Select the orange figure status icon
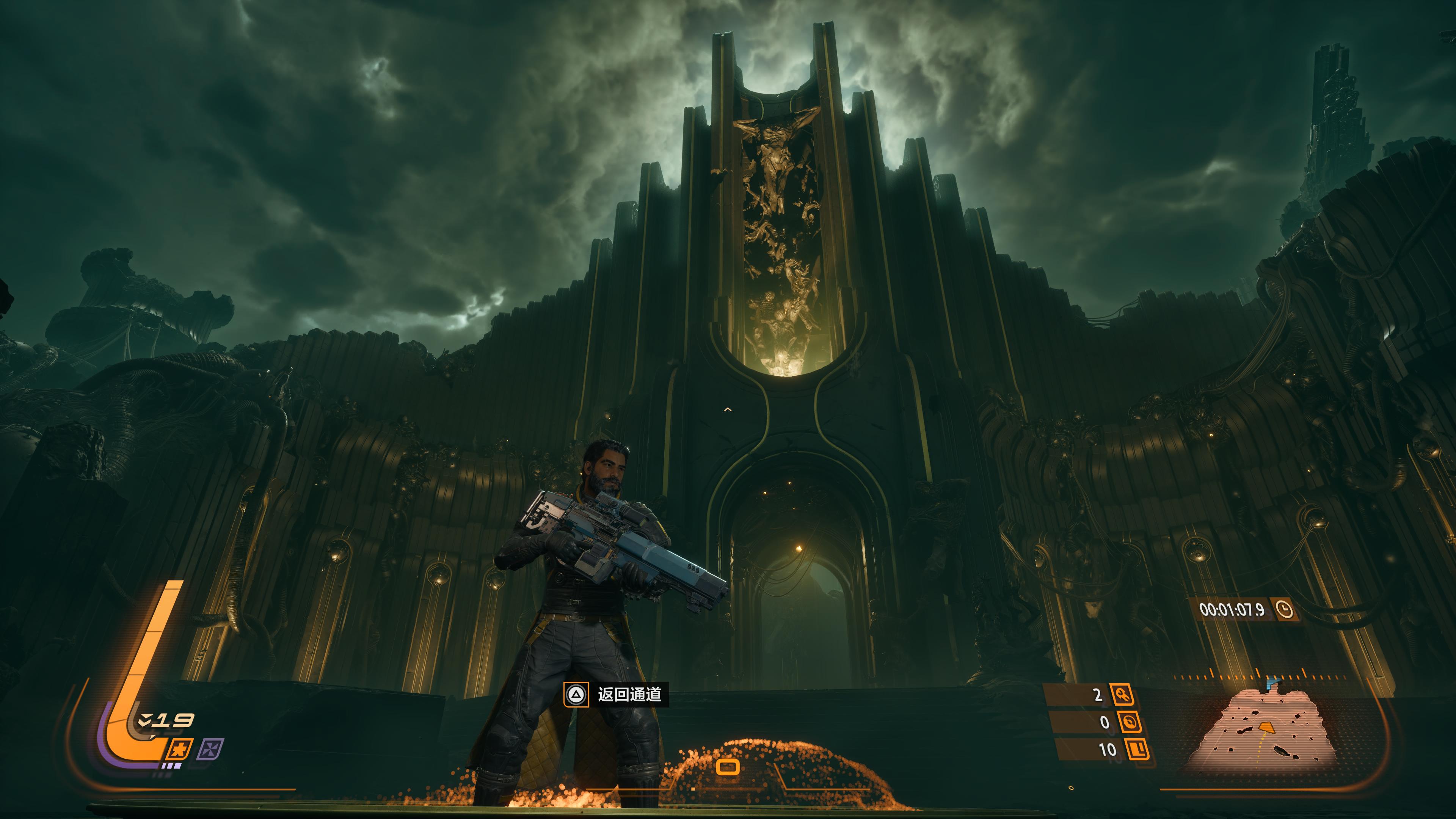Viewport: 1456px width, 819px height. coord(179,750)
